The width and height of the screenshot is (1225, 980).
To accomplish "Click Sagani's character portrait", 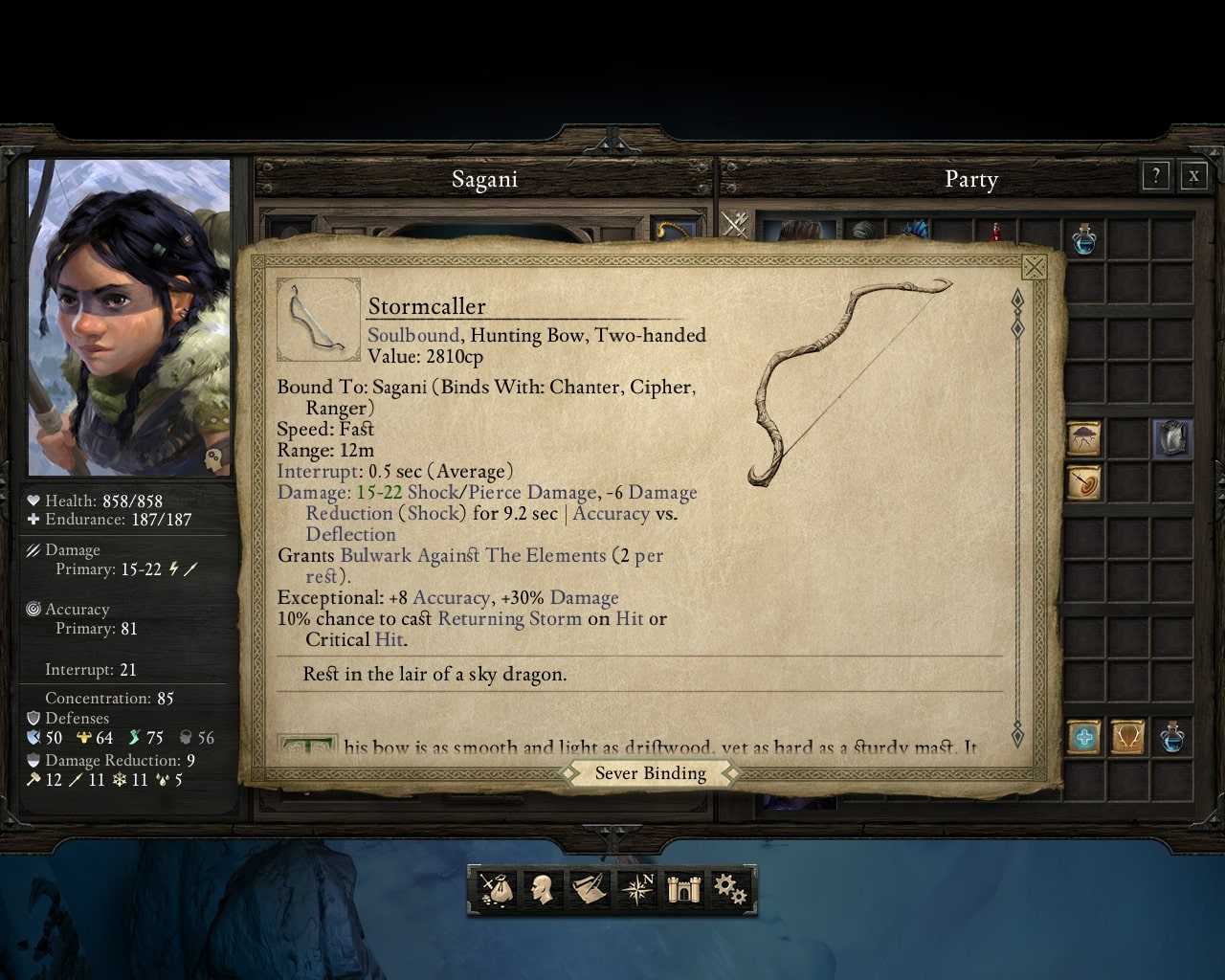I will pos(129,317).
